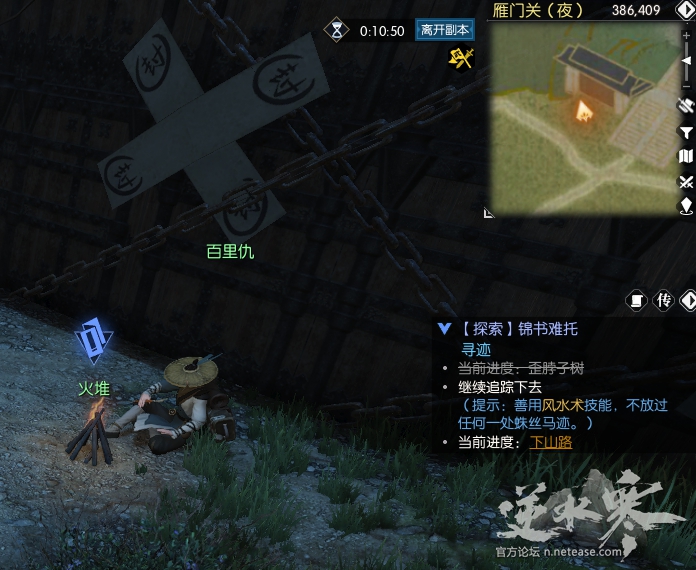Collapse the 锦书难托 quest entry arrow
696x570 pixels.
(x=445, y=328)
